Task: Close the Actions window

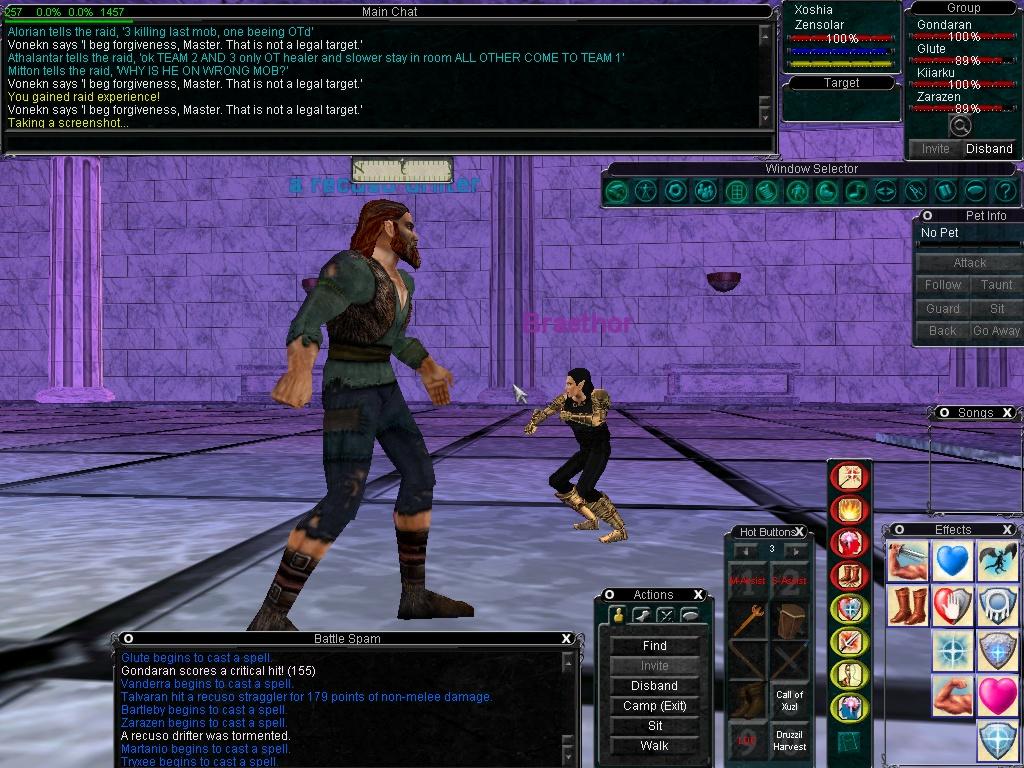Action: (x=699, y=595)
